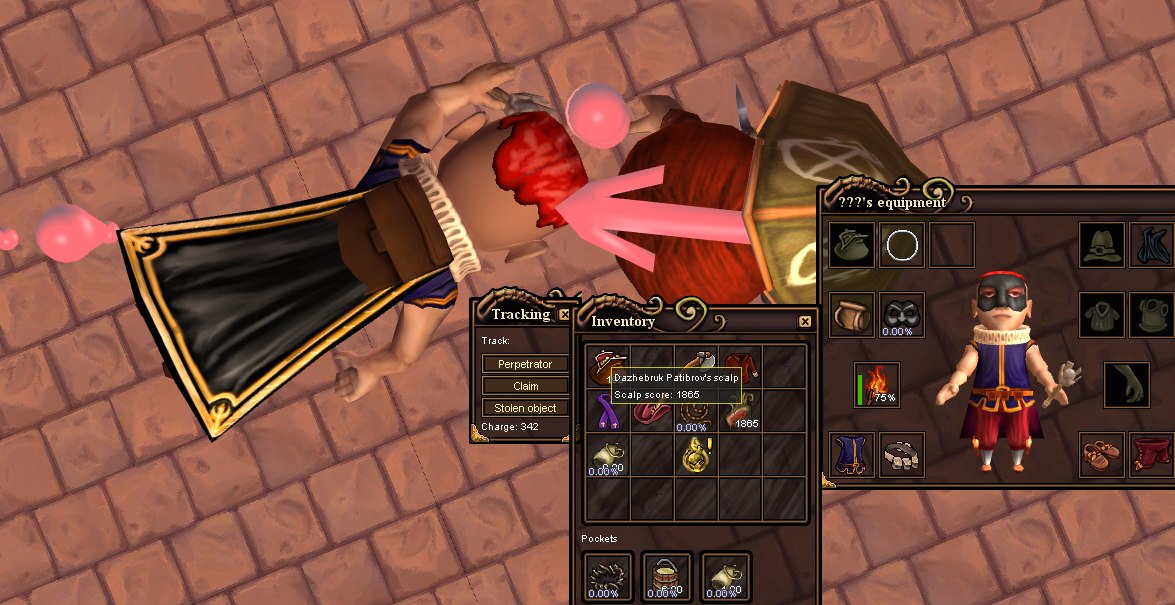Click the scalp item showing 1865
The width and height of the screenshot is (1175, 605).
coord(741,409)
